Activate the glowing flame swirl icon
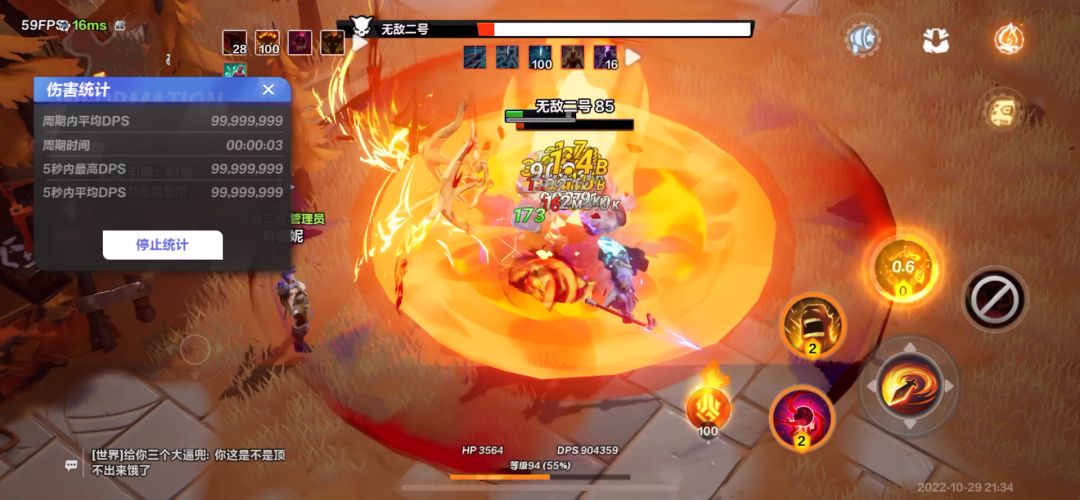Screen dimensions: 1080x500 point(1009,39)
